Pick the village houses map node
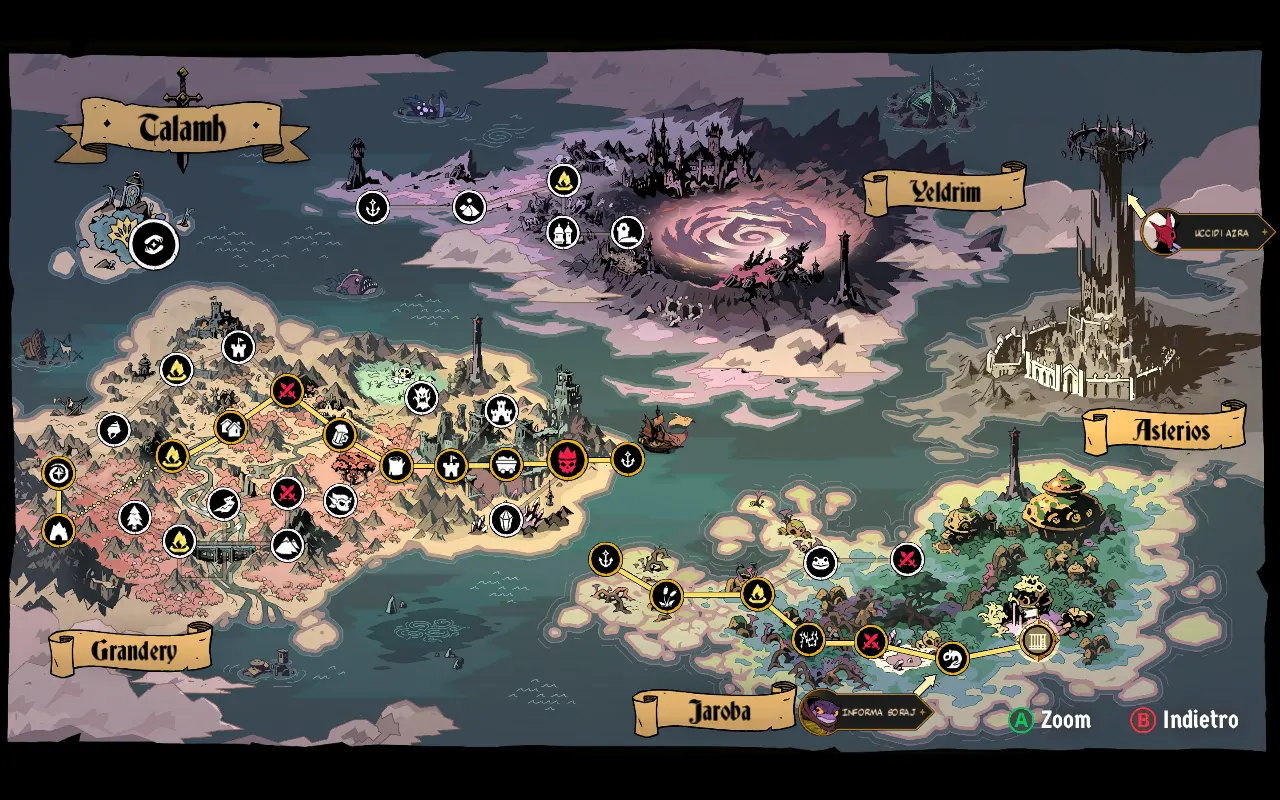 tap(230, 428)
